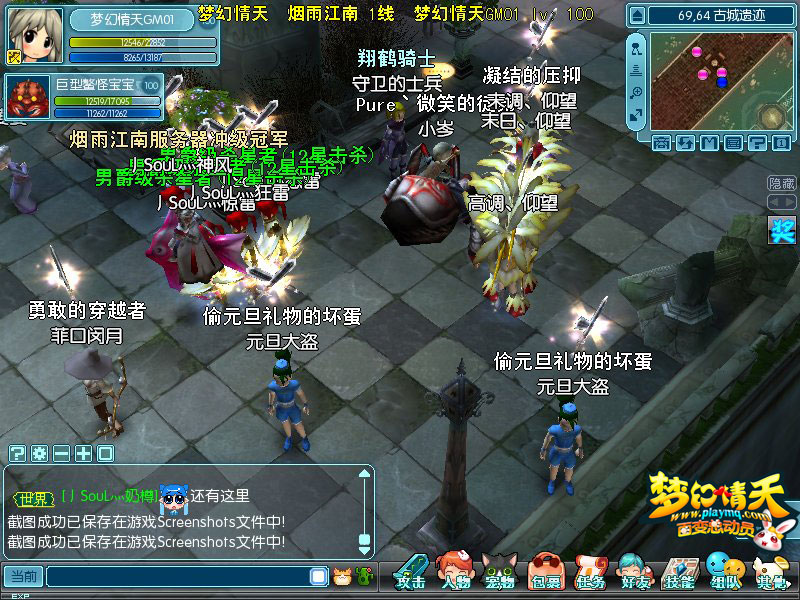Screen dimensions: 800x600
Task: Click the blue 奖 reward icon
Action: [782, 231]
